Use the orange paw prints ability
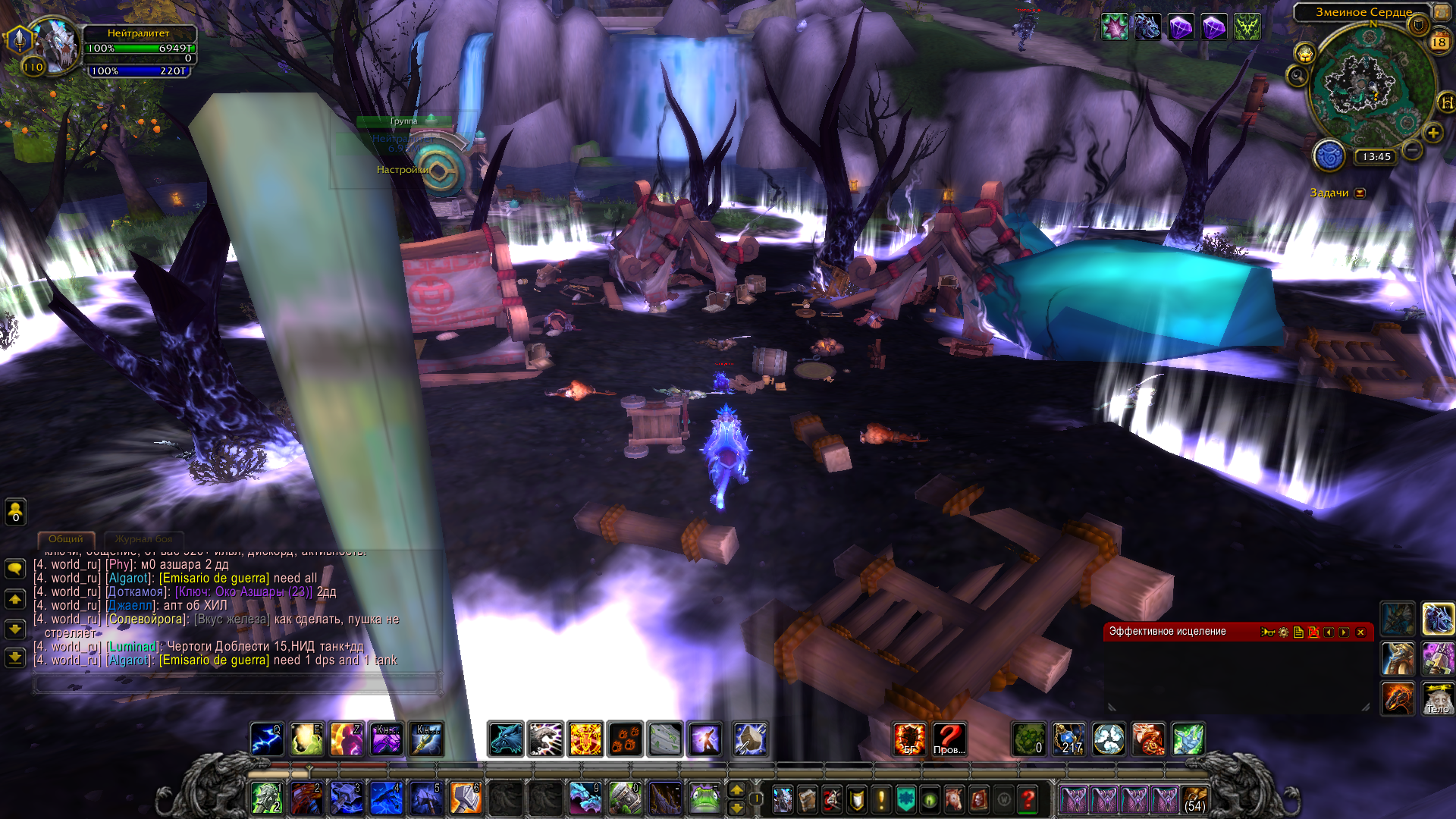 pos(625,739)
